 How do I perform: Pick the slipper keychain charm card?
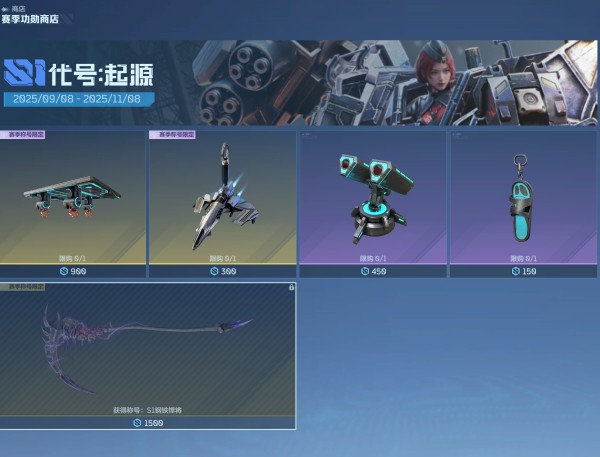pos(522,195)
